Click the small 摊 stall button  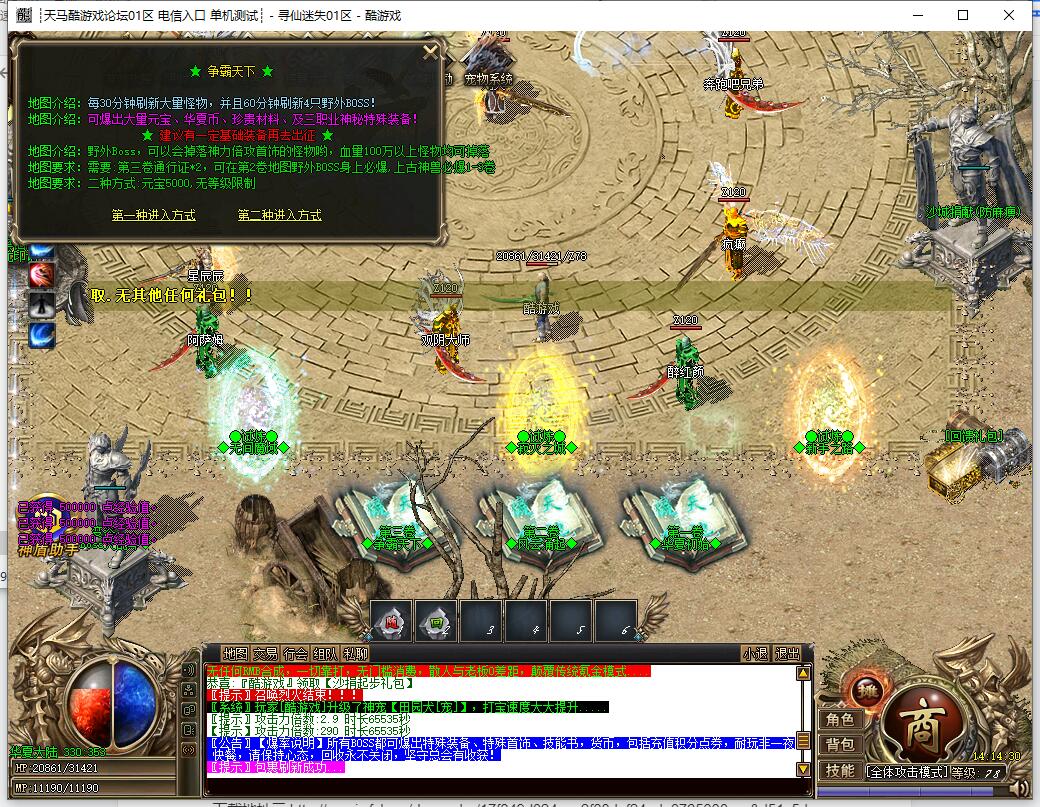(866, 688)
